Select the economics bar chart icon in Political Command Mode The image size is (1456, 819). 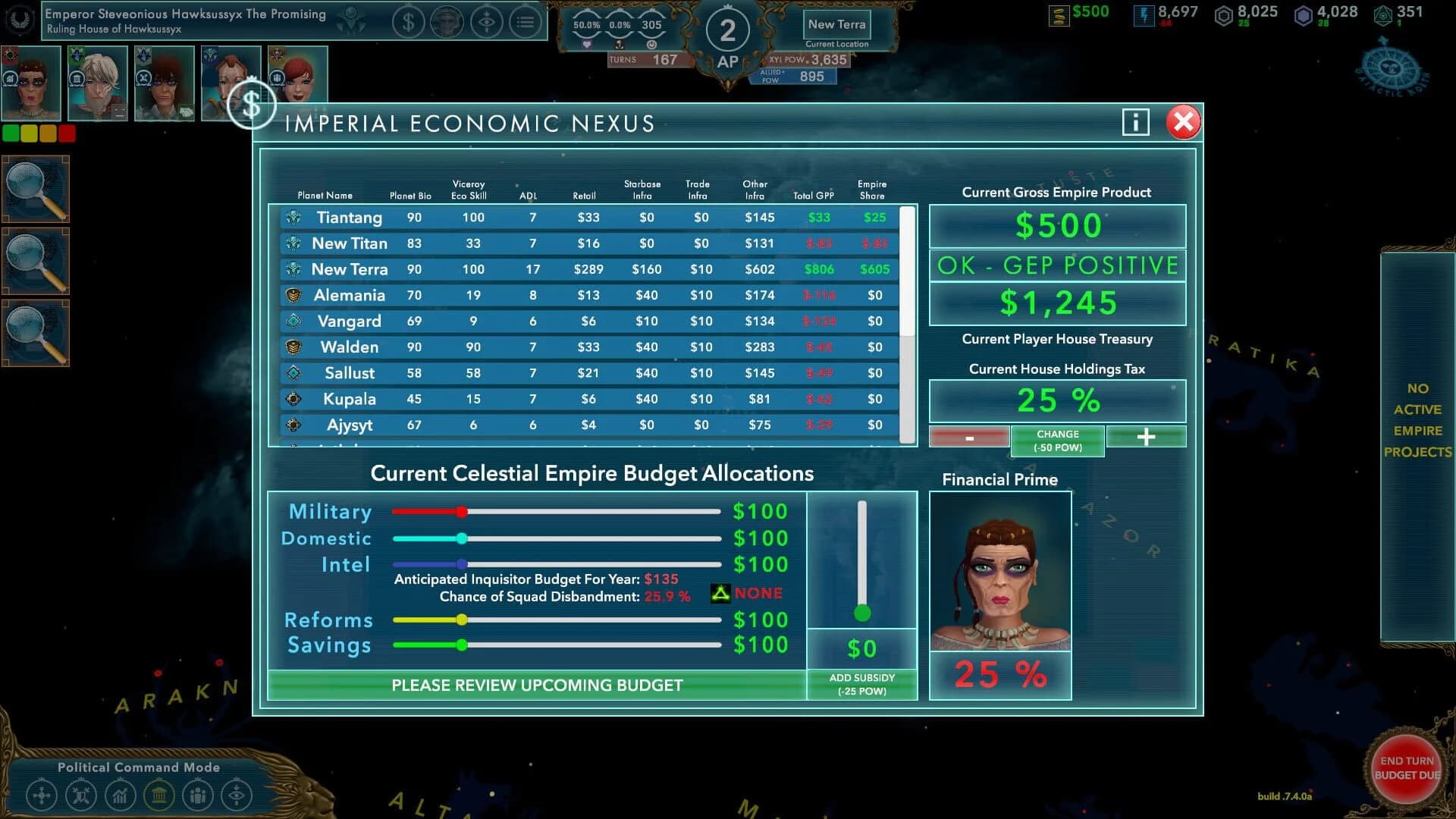pyautogui.click(x=120, y=795)
